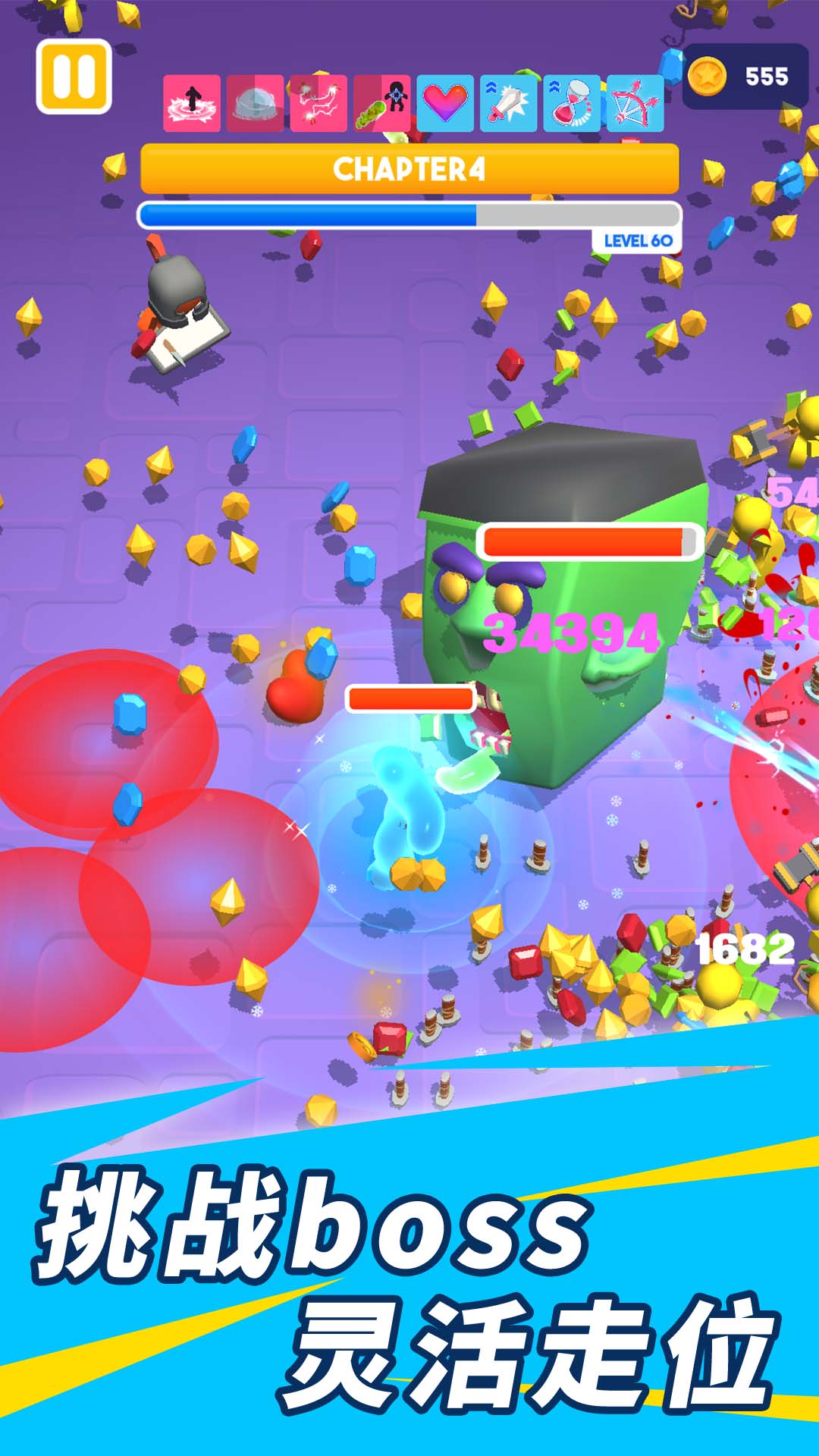Choose the green homing missile skill icon
The image size is (819, 1456).
(382, 104)
